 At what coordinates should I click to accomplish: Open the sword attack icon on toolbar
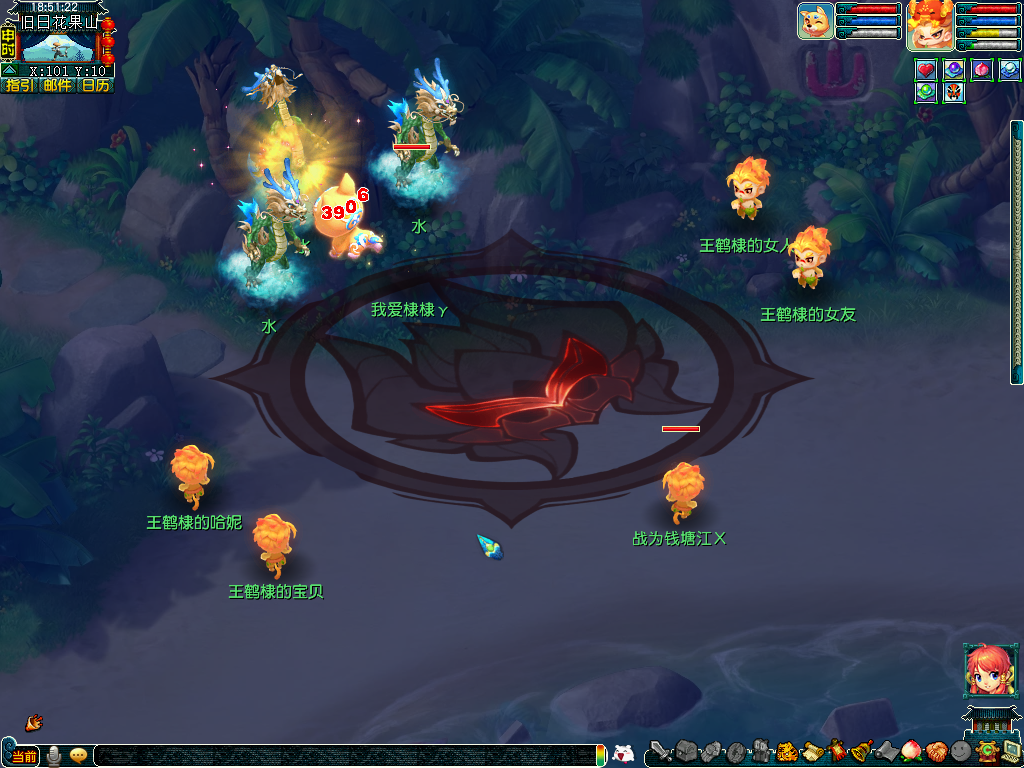point(659,751)
